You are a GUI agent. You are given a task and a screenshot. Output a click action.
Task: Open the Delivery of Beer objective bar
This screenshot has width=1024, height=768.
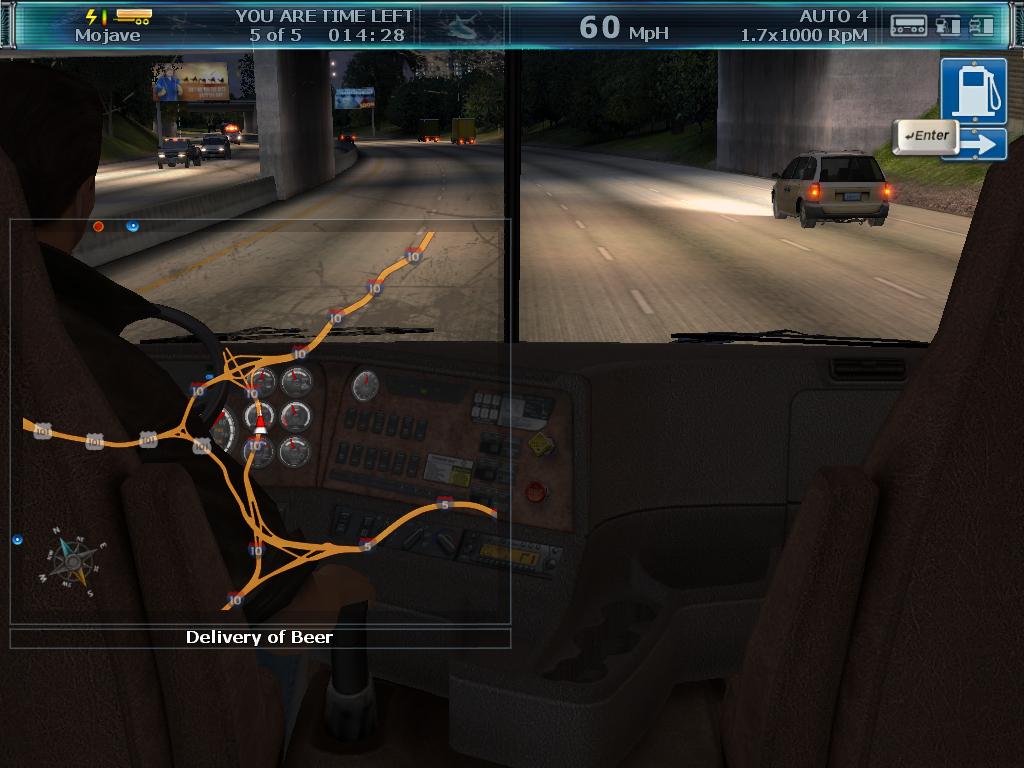click(x=260, y=637)
